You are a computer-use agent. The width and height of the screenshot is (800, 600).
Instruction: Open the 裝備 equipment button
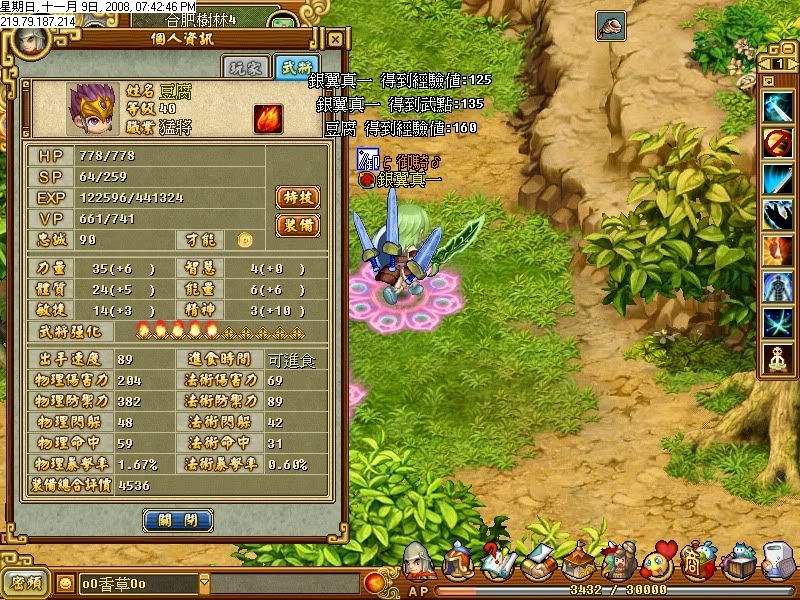297,225
